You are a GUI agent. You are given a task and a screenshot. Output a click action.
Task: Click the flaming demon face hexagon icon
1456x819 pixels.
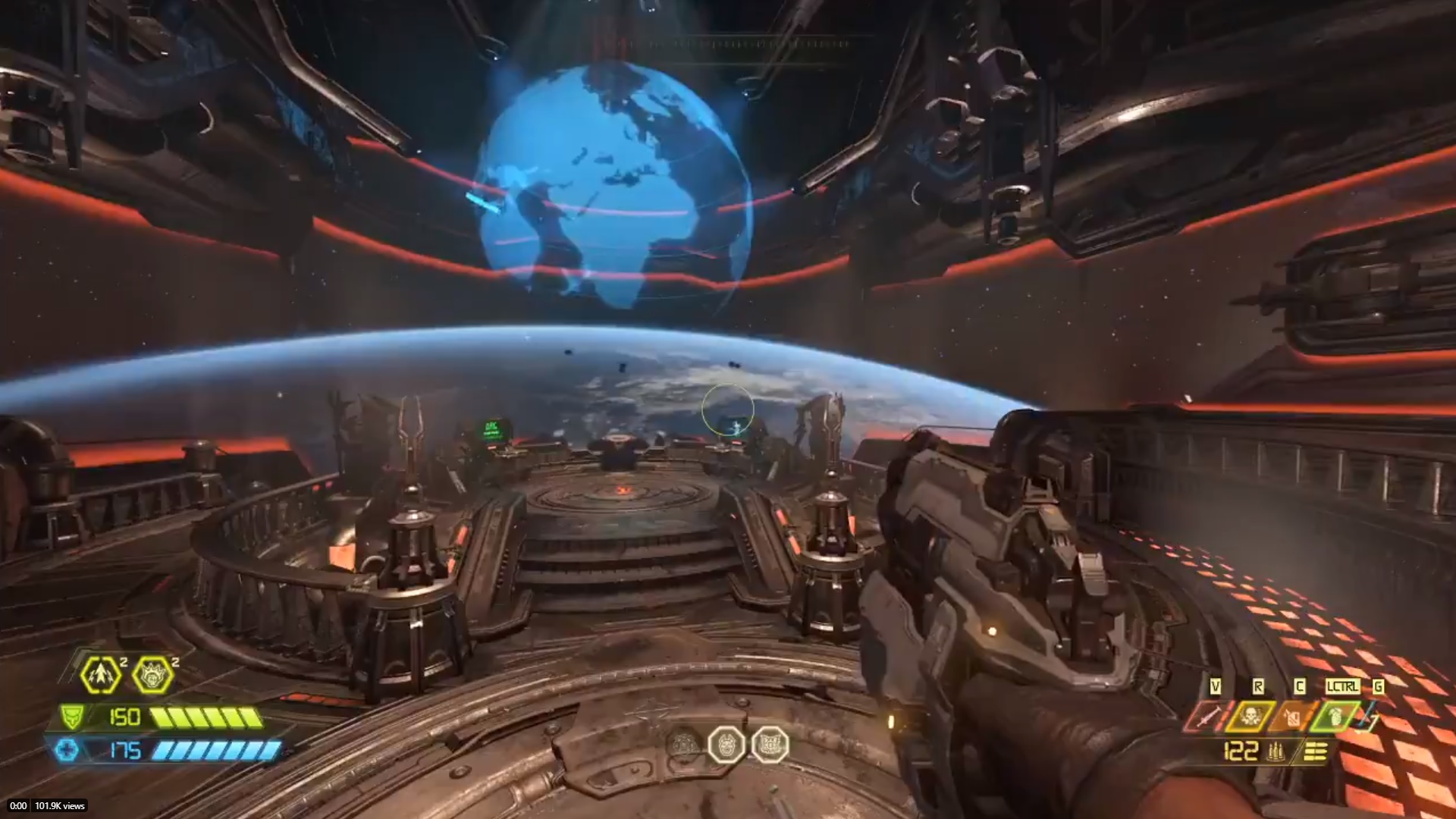point(152,674)
